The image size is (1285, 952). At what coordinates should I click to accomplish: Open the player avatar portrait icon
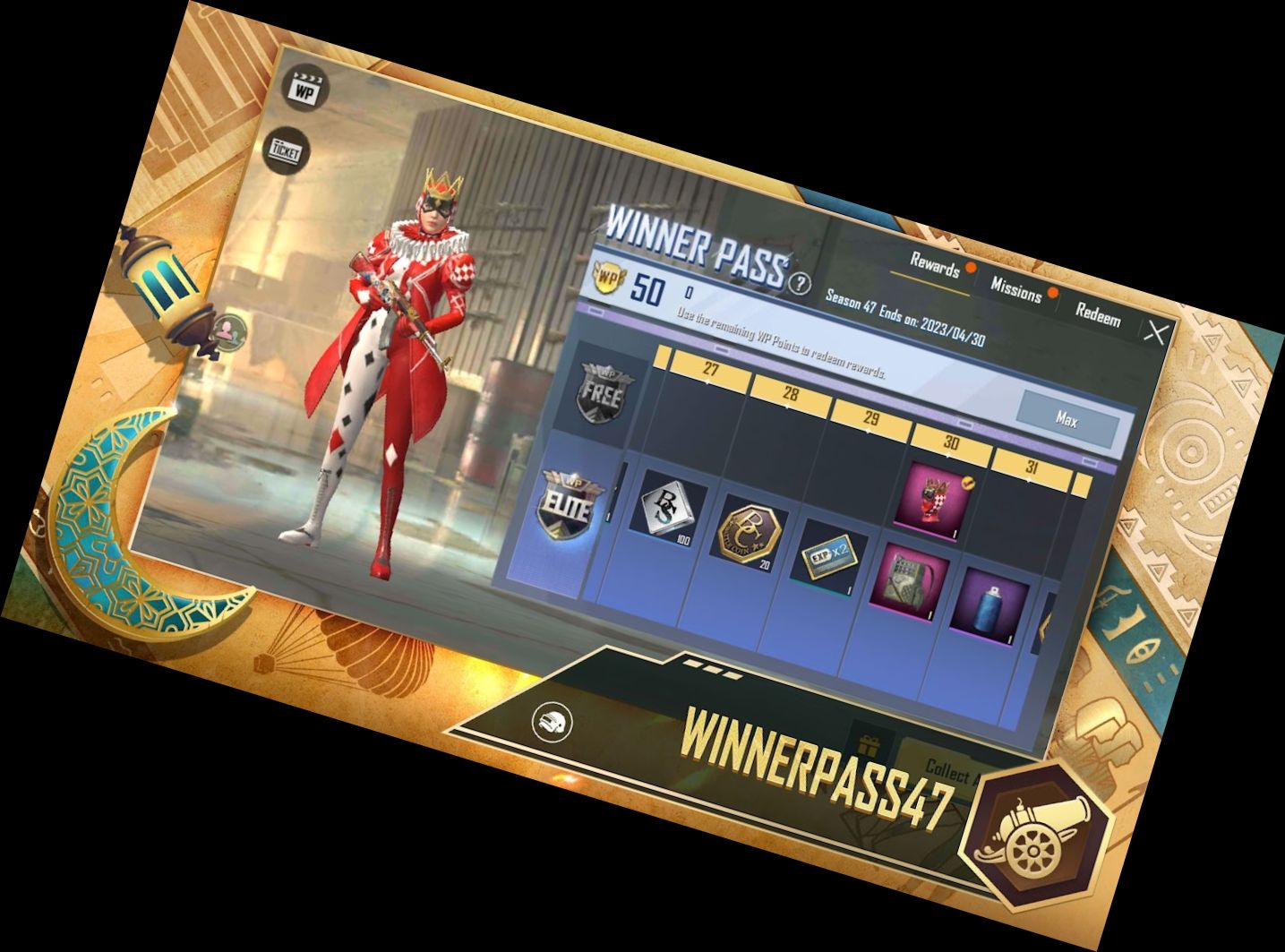[229, 333]
